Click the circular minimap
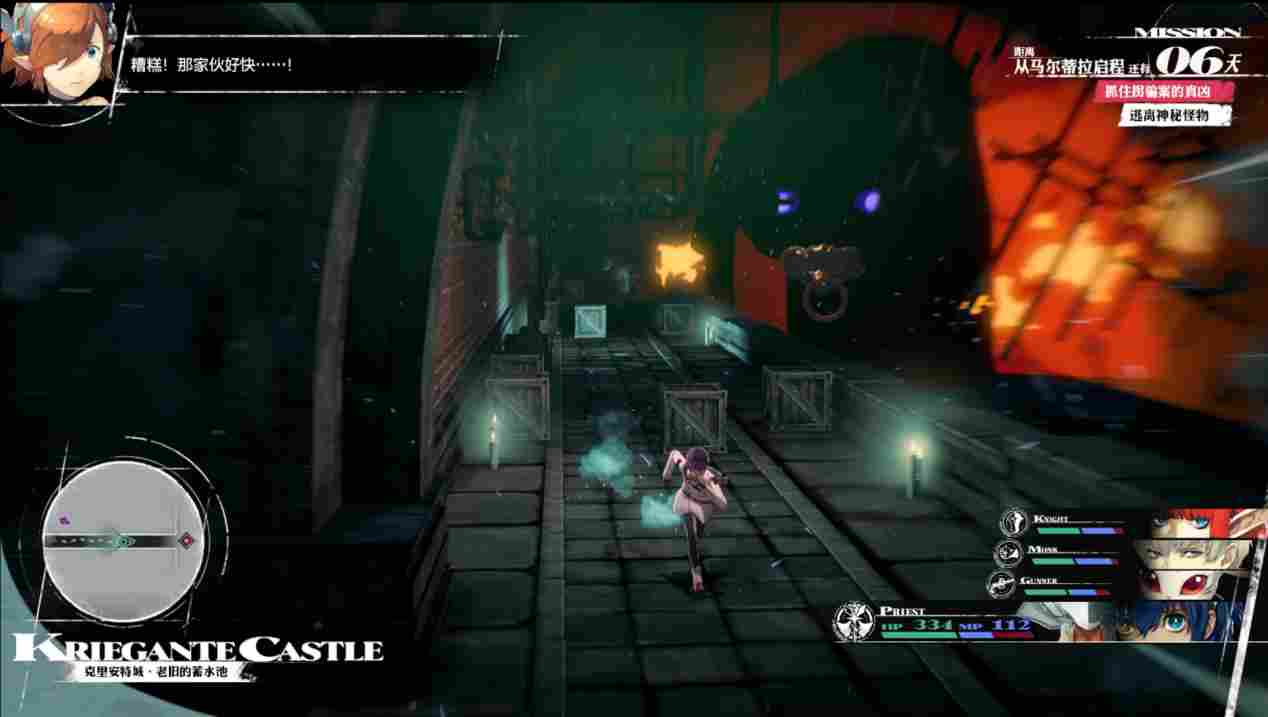Image resolution: width=1268 pixels, height=717 pixels. pyautogui.click(x=123, y=540)
